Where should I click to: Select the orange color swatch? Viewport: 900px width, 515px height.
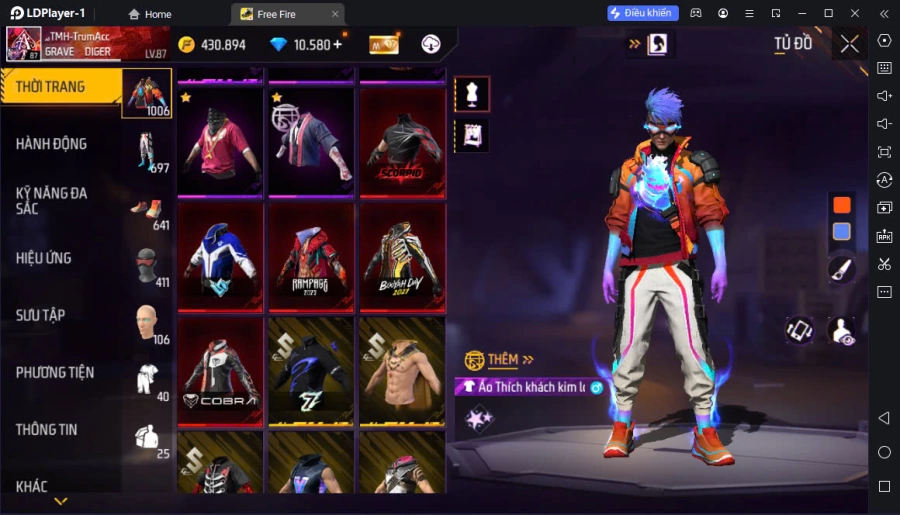[x=842, y=205]
